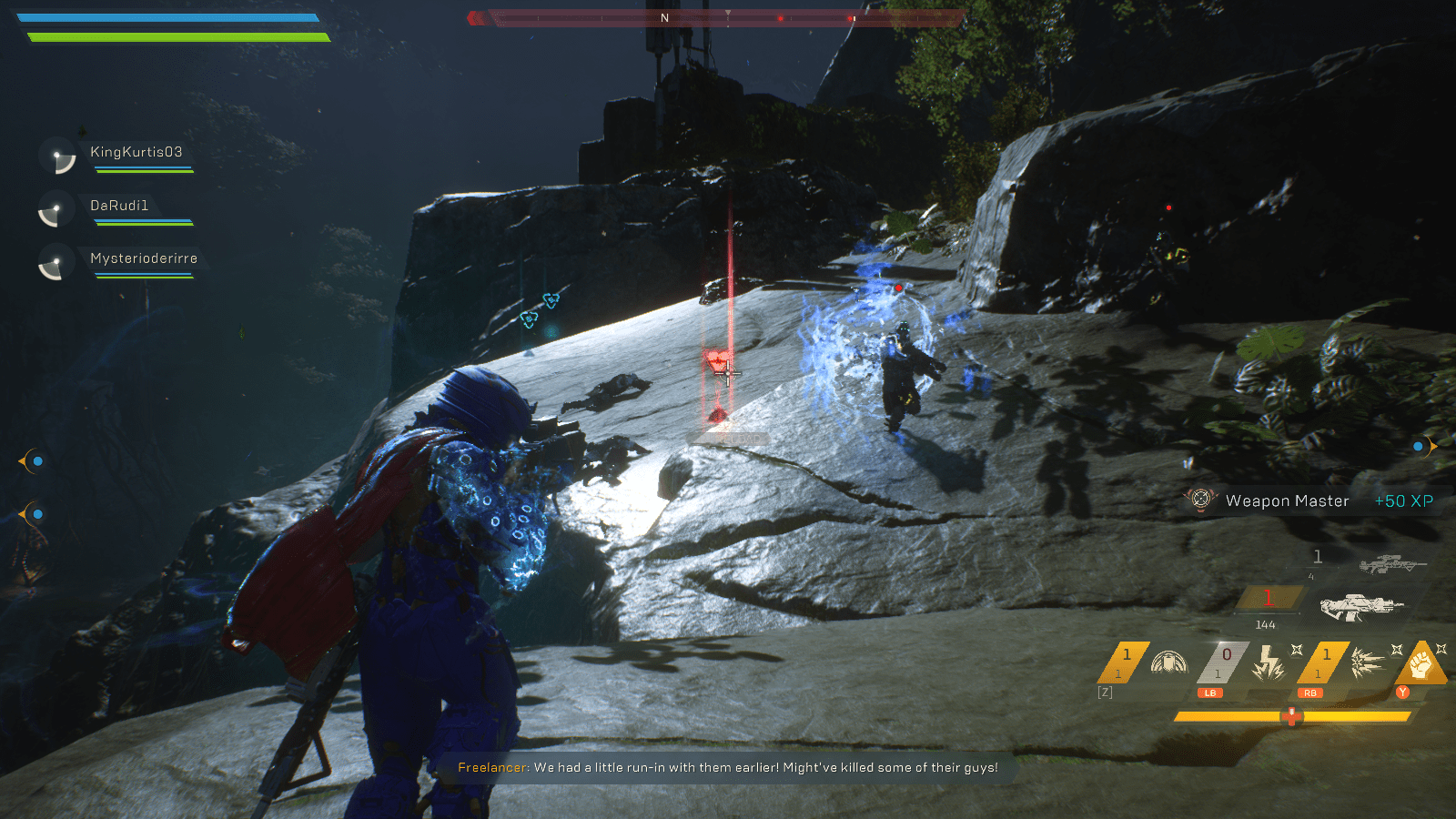Click DaRudi1's radial status icon

click(57, 208)
